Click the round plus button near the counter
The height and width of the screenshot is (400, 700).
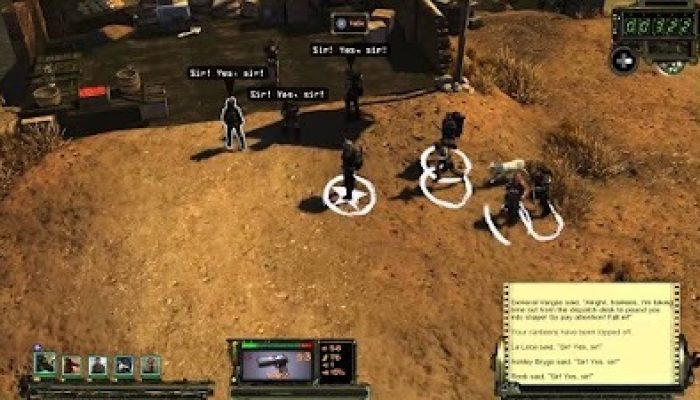pyautogui.click(x=623, y=59)
